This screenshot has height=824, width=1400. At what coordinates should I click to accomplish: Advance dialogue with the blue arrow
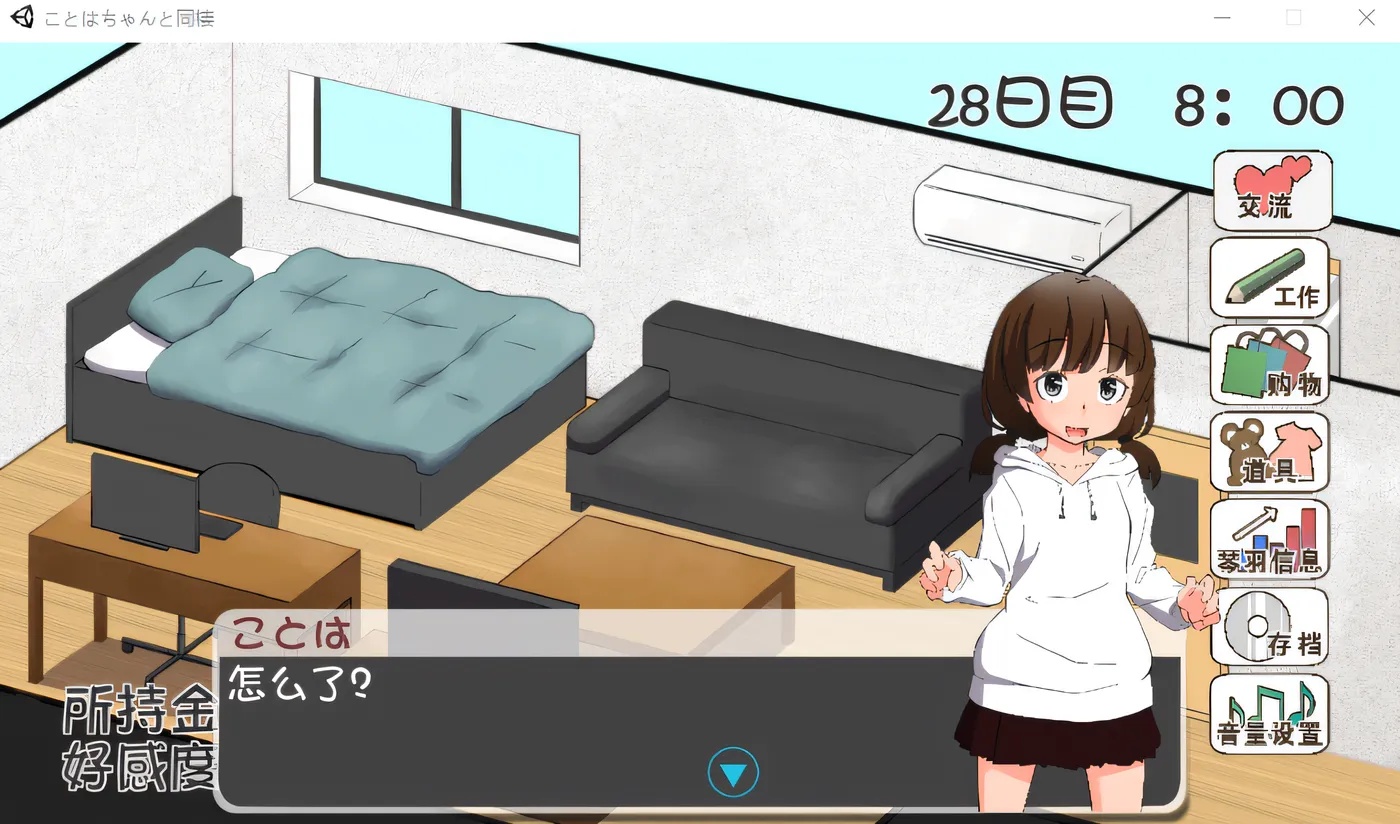733,771
